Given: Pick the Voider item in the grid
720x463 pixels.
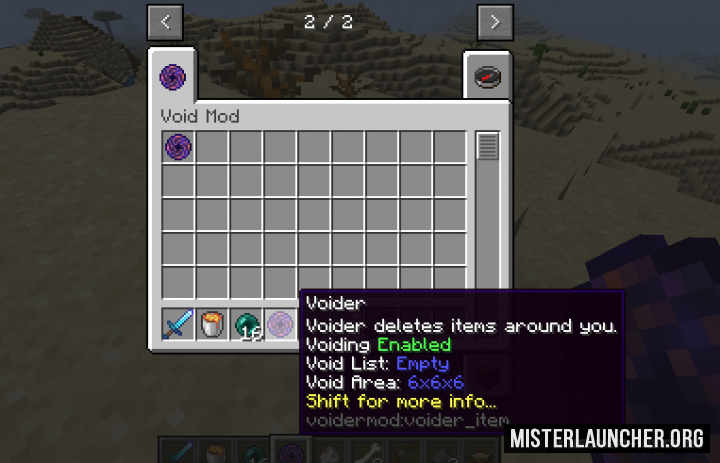Looking at the screenshot, I should [179, 147].
